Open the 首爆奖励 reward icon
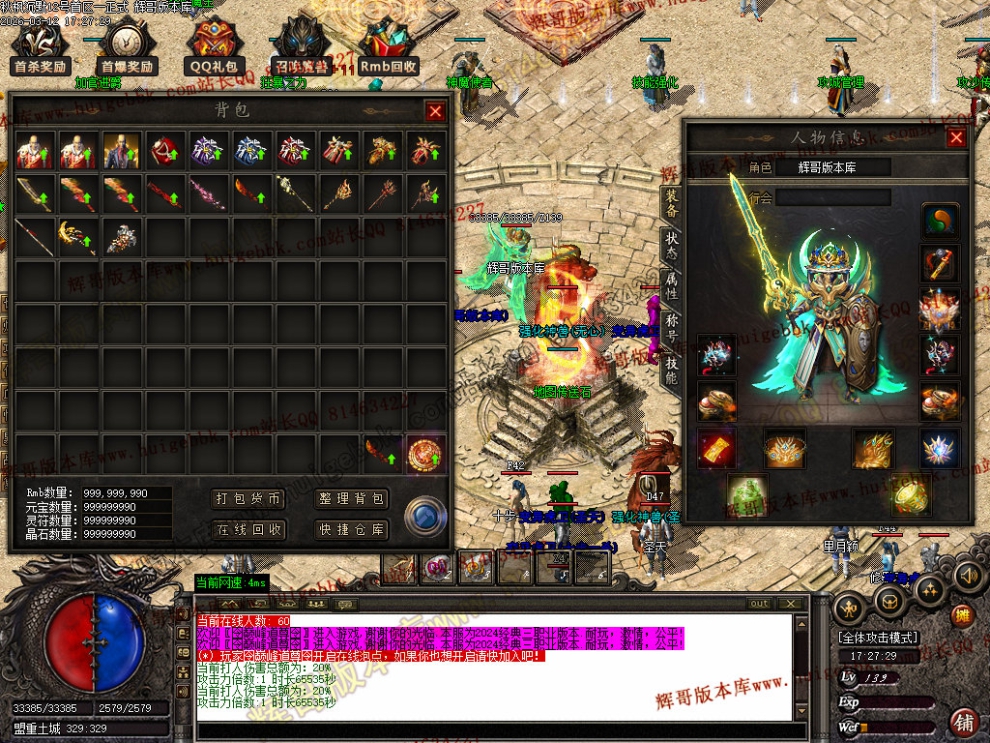 coord(127,47)
